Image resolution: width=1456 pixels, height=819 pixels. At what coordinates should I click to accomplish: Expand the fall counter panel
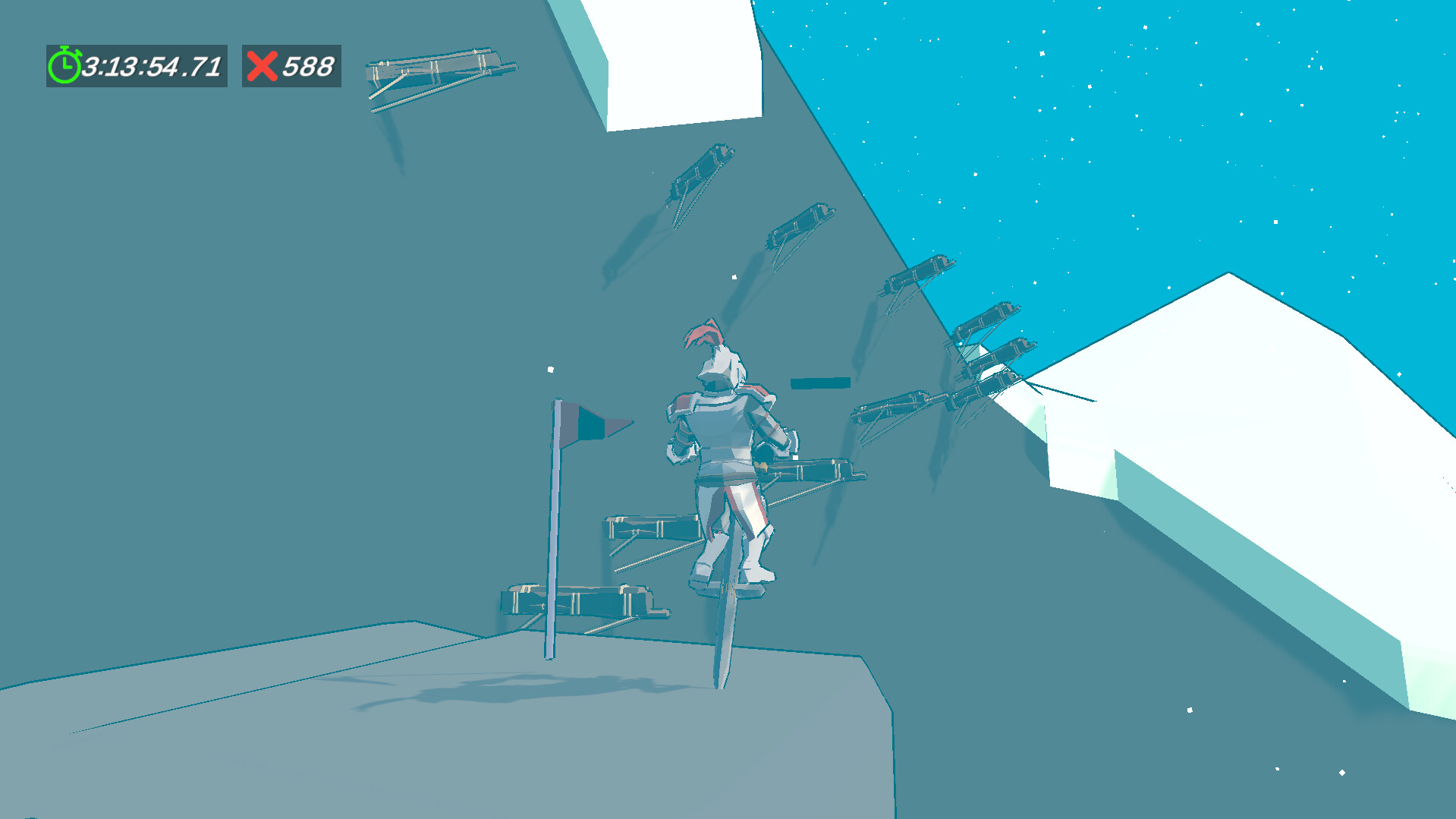[291, 66]
